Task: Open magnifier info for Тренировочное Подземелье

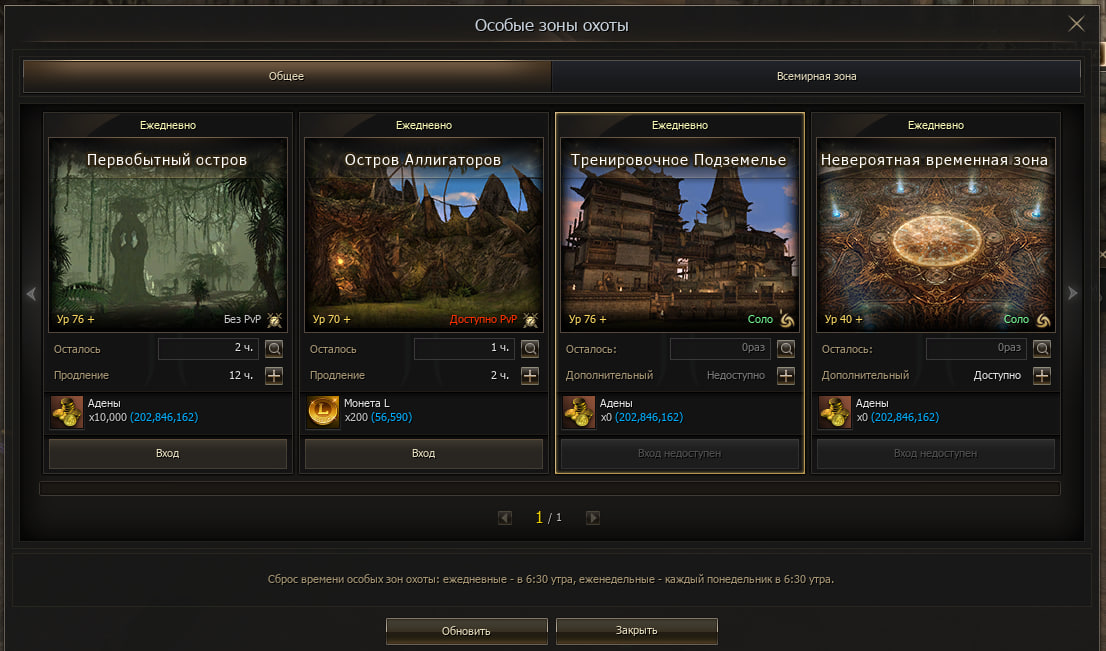Action: coord(786,349)
